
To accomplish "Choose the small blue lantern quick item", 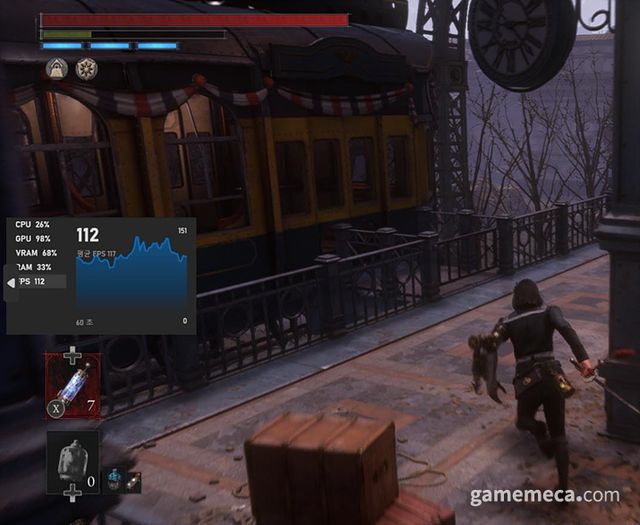I will (115, 481).
